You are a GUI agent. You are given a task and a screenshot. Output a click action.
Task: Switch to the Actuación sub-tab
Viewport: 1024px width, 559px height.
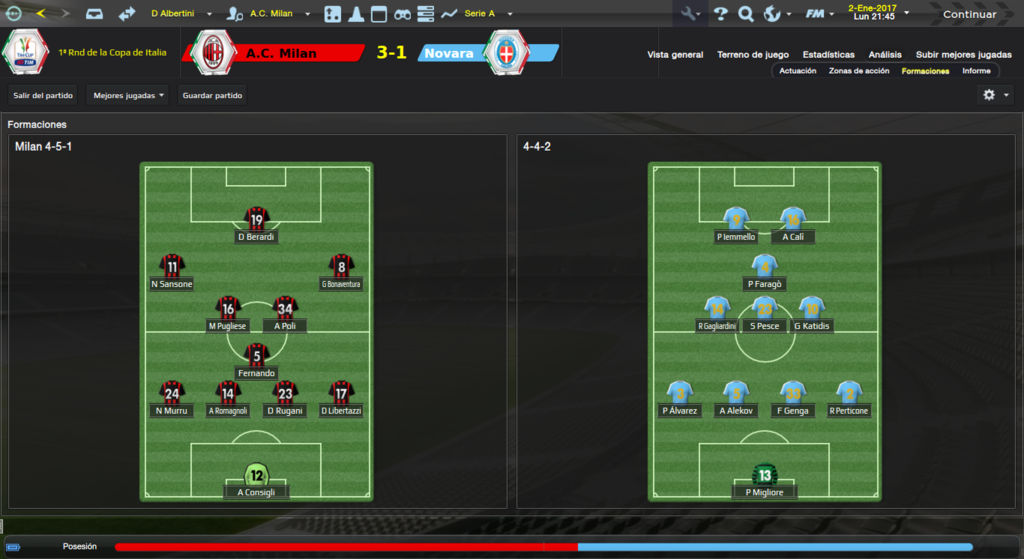pos(798,71)
